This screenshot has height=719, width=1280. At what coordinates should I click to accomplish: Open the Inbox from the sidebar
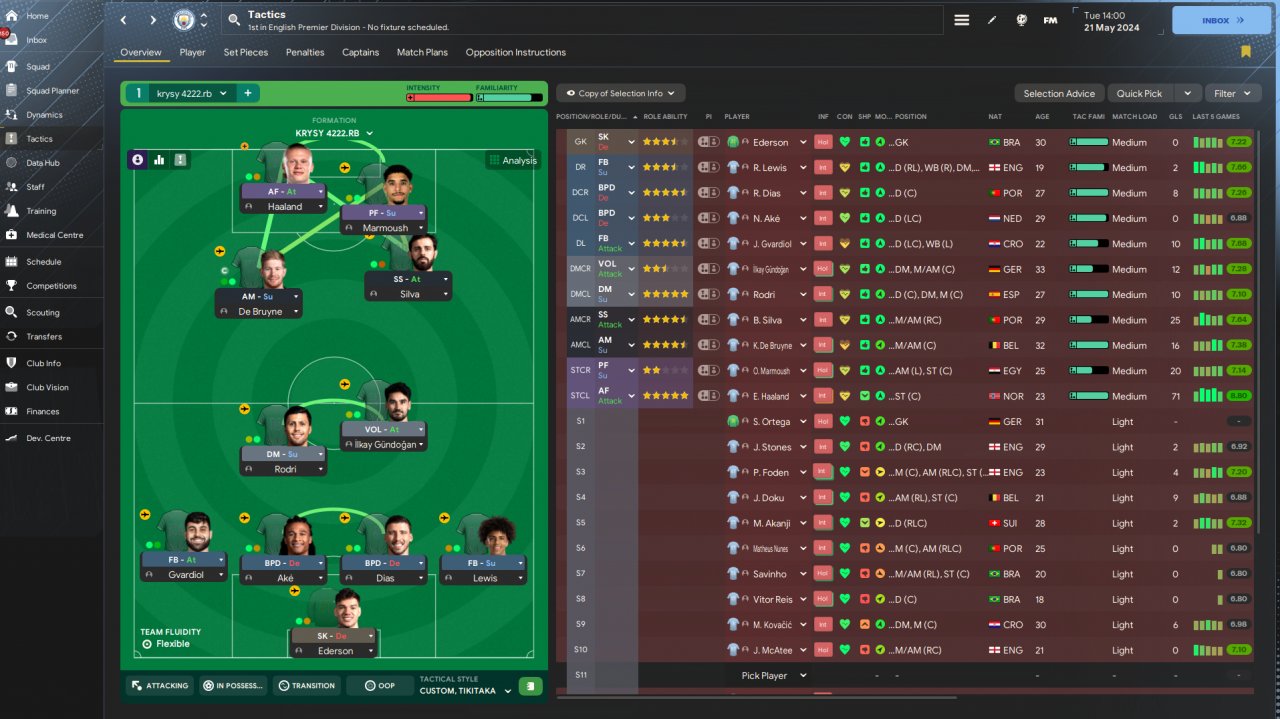[x=36, y=40]
